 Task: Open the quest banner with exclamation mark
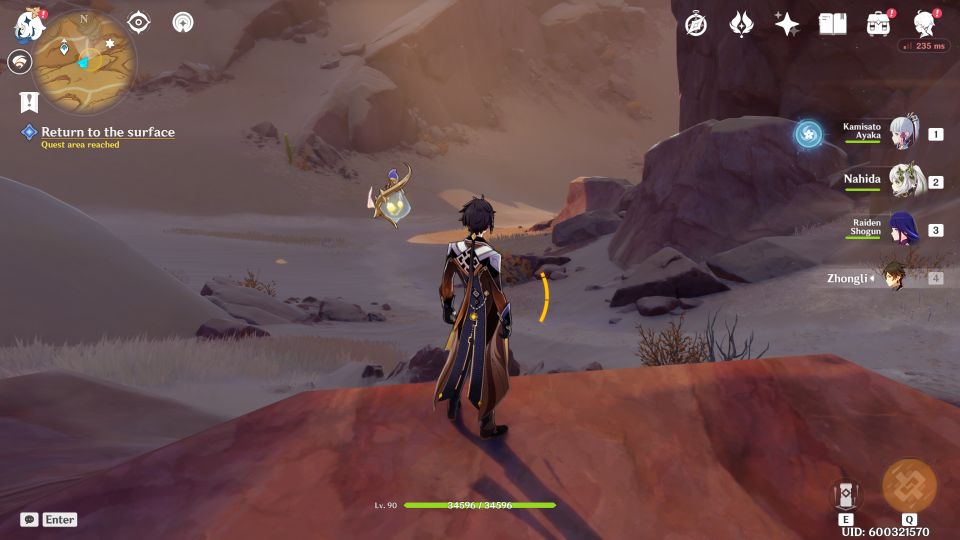click(x=28, y=101)
